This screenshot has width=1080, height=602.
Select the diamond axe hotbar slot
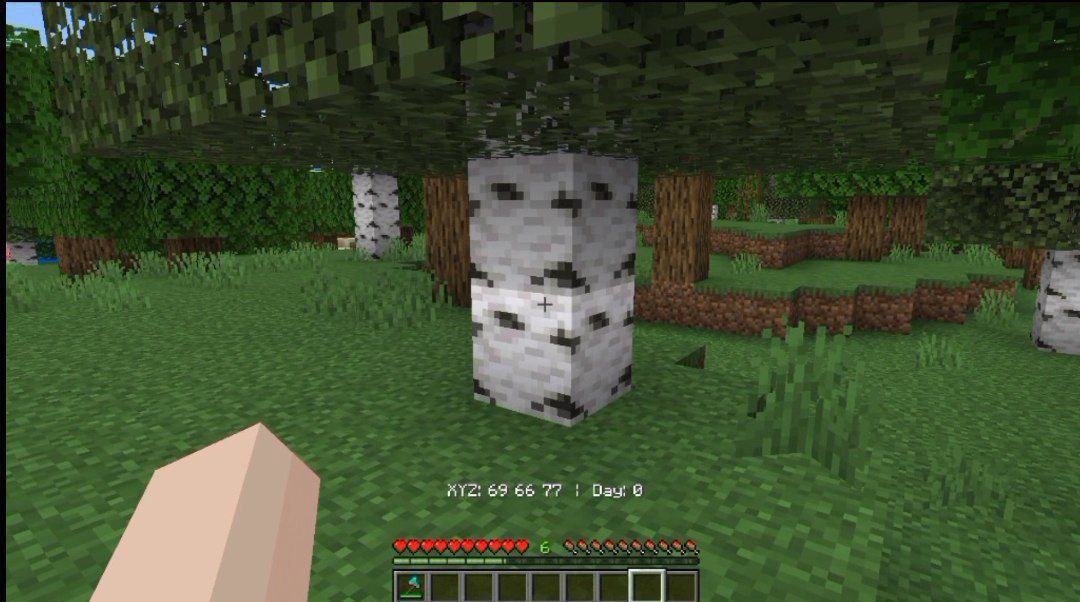411,586
